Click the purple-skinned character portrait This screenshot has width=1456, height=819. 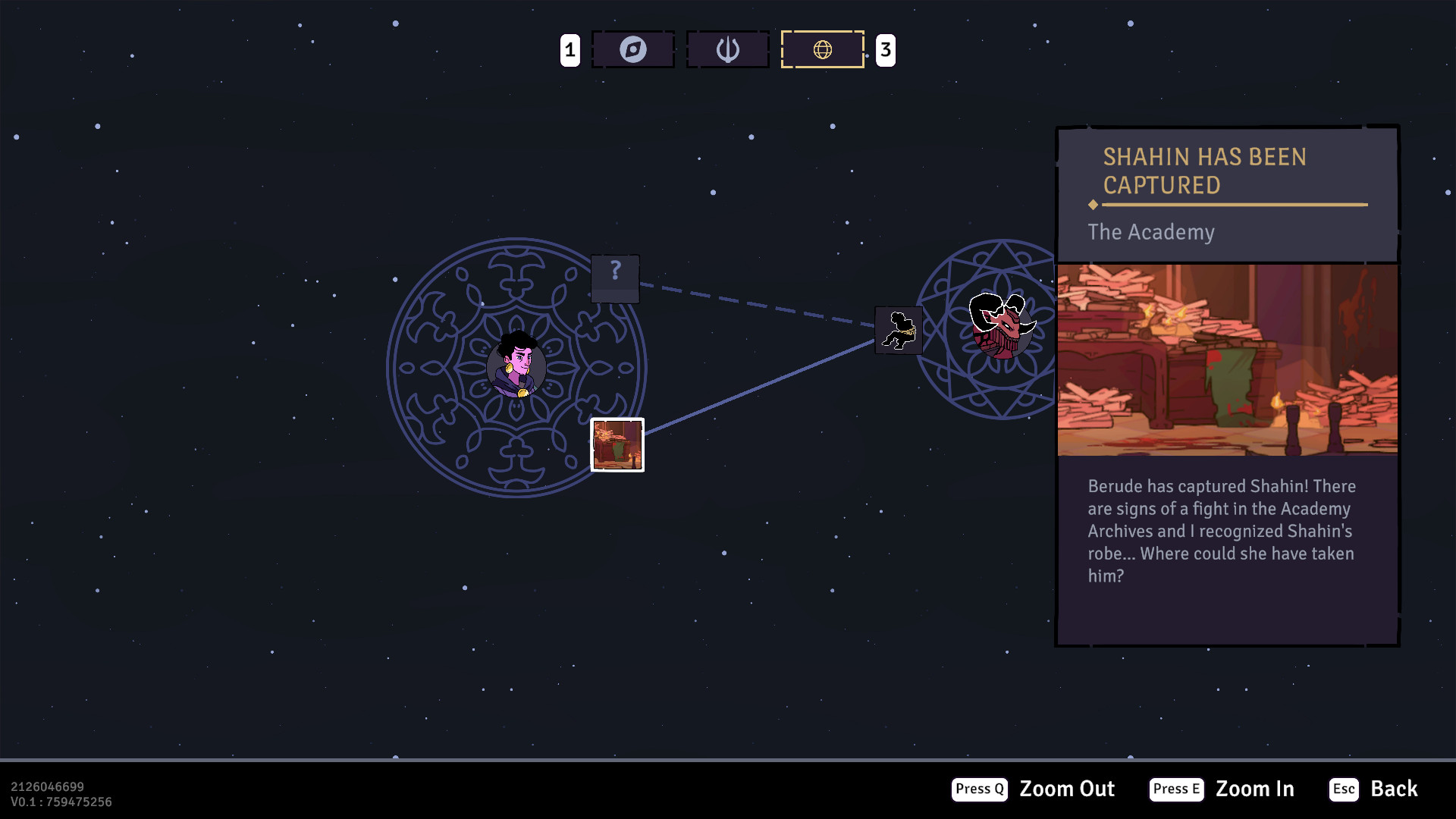pyautogui.click(x=517, y=366)
